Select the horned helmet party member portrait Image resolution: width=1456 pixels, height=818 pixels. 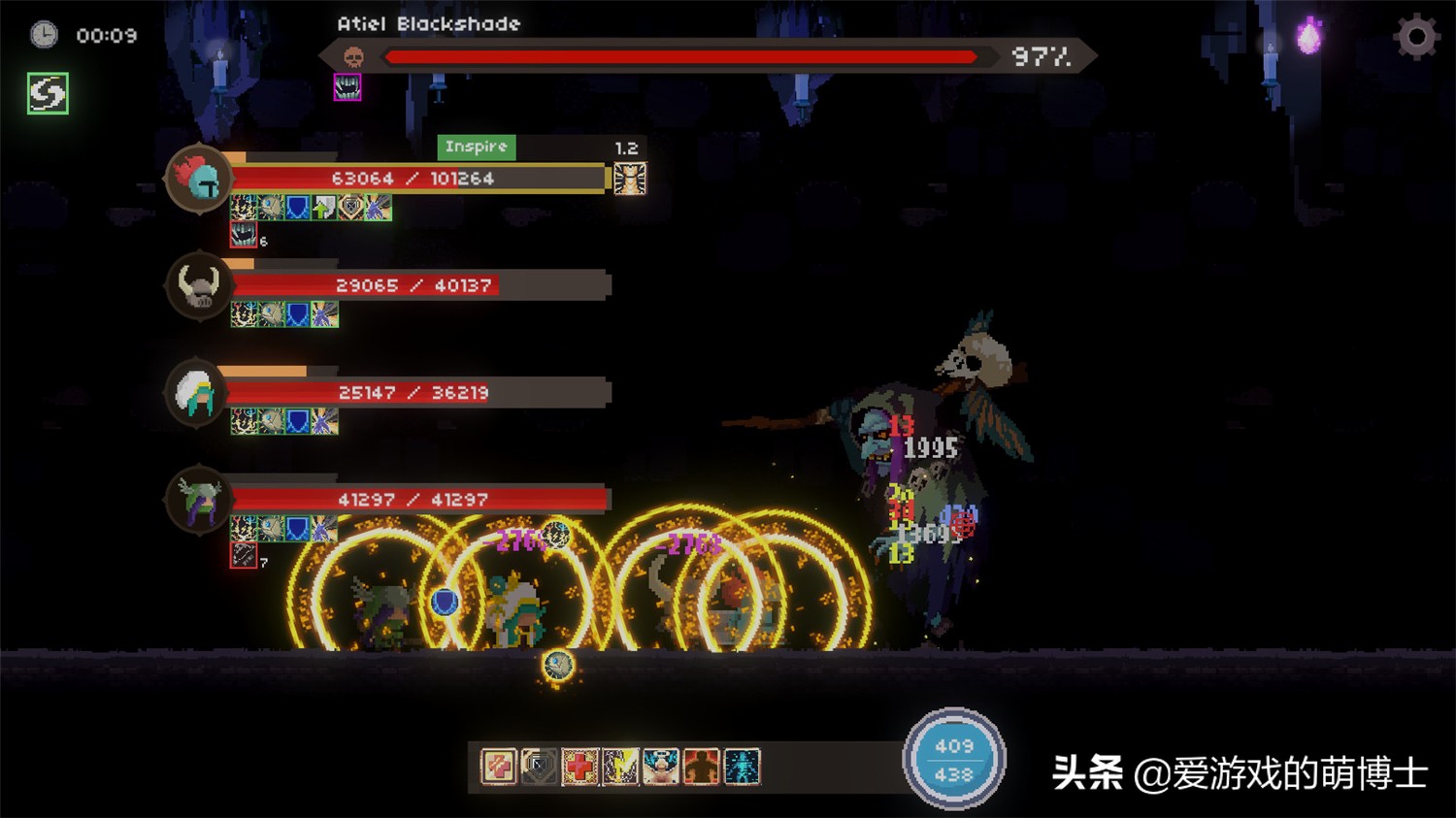198,284
